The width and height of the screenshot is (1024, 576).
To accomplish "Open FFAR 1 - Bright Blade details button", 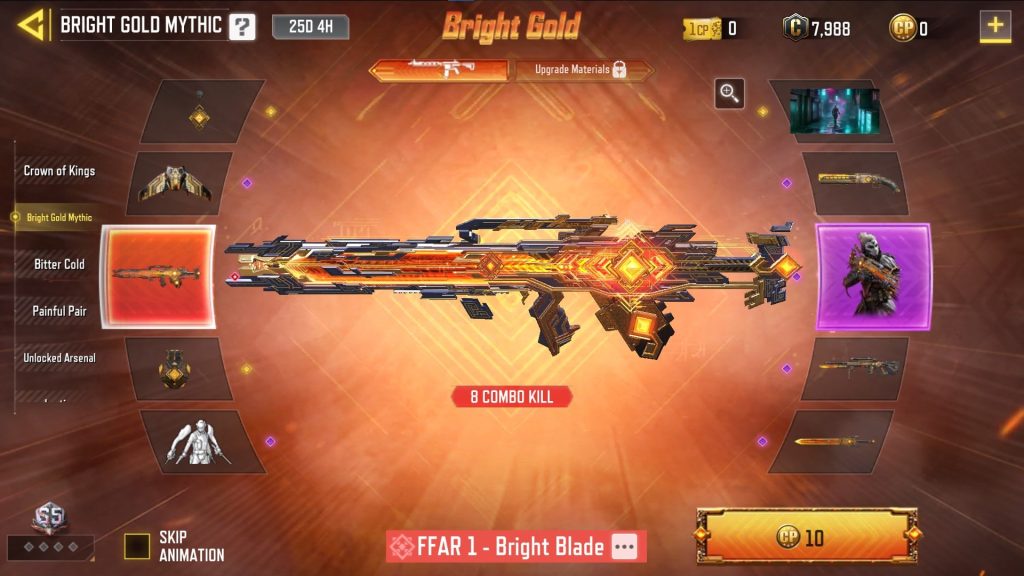I will point(625,546).
